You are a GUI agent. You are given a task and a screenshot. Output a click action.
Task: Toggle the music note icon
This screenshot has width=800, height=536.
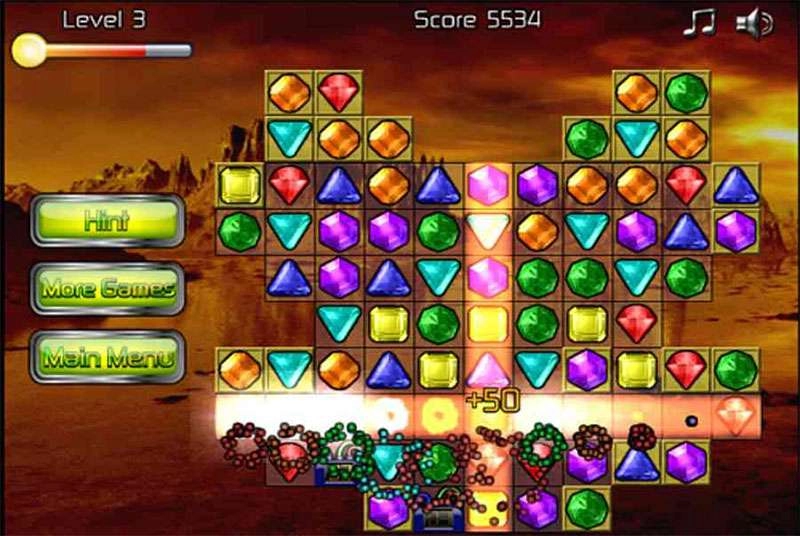(x=699, y=22)
